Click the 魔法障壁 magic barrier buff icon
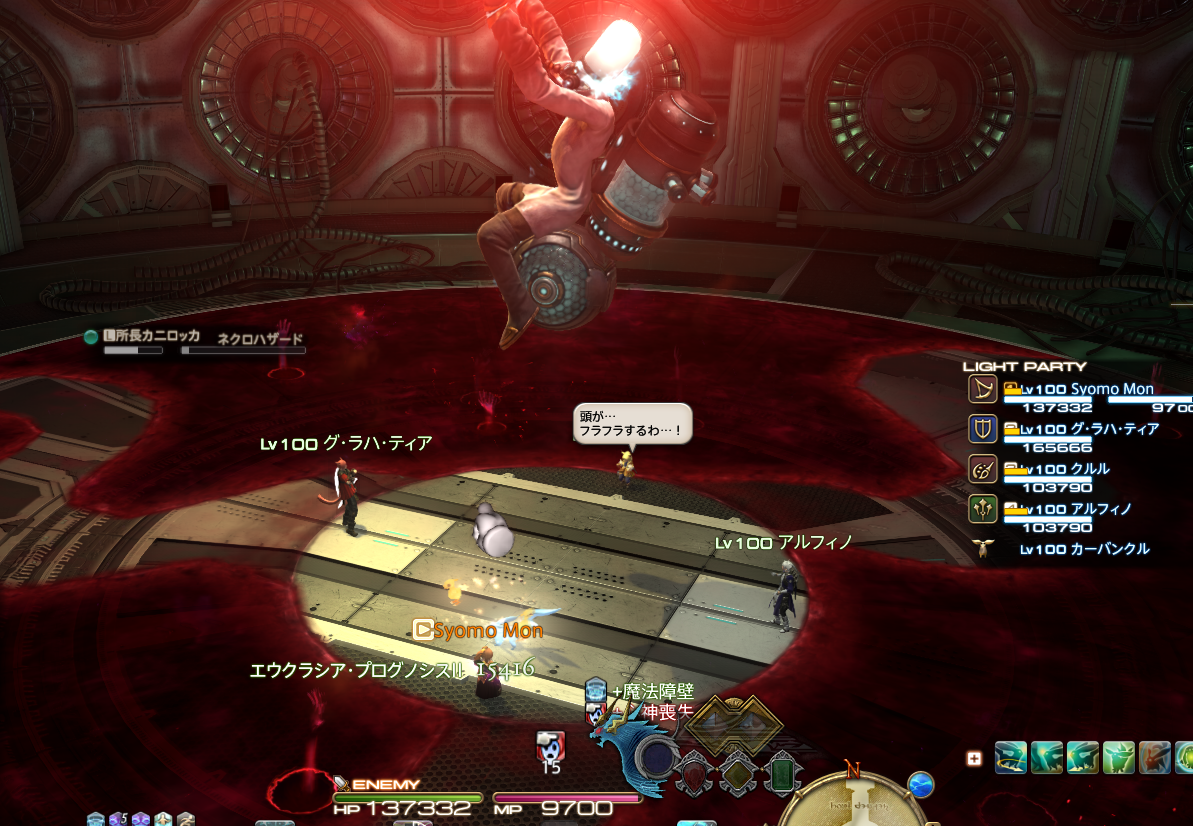The height and width of the screenshot is (826, 1193). [x=596, y=689]
